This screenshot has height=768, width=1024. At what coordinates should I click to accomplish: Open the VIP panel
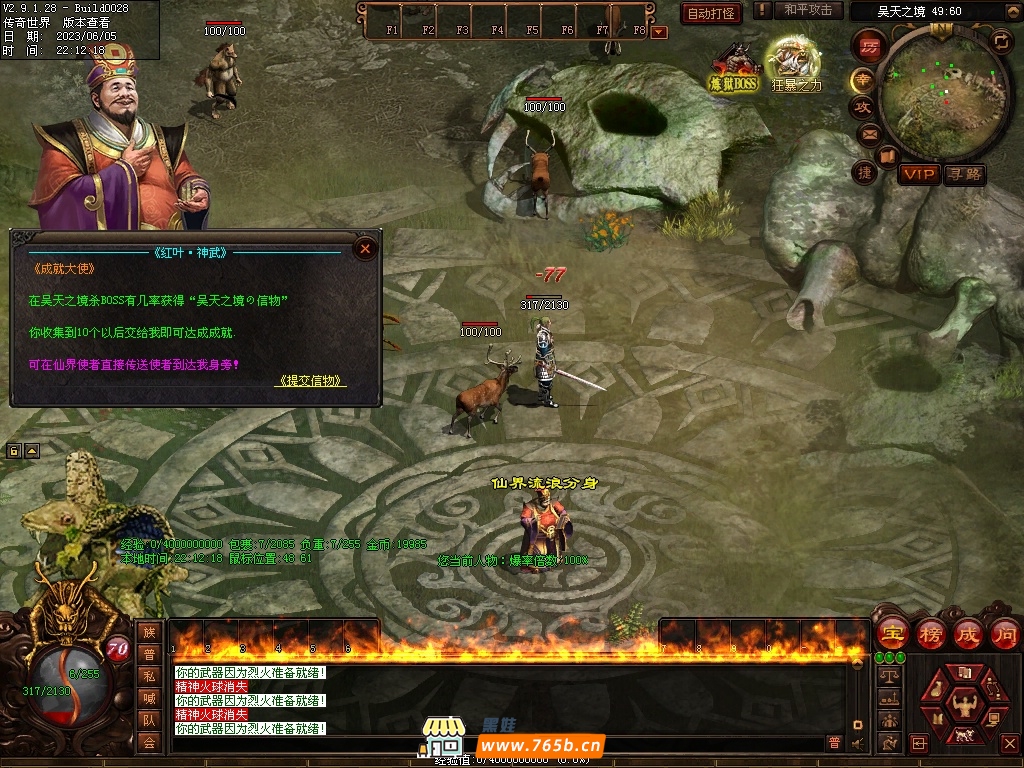click(x=918, y=174)
